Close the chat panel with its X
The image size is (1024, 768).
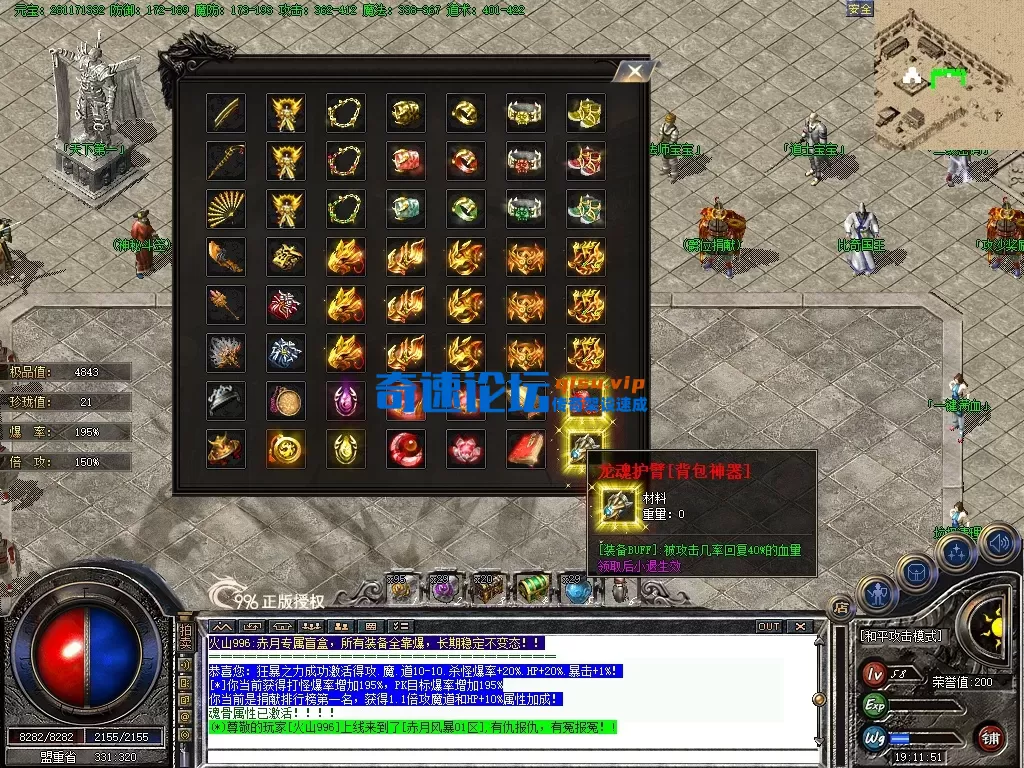pos(800,627)
